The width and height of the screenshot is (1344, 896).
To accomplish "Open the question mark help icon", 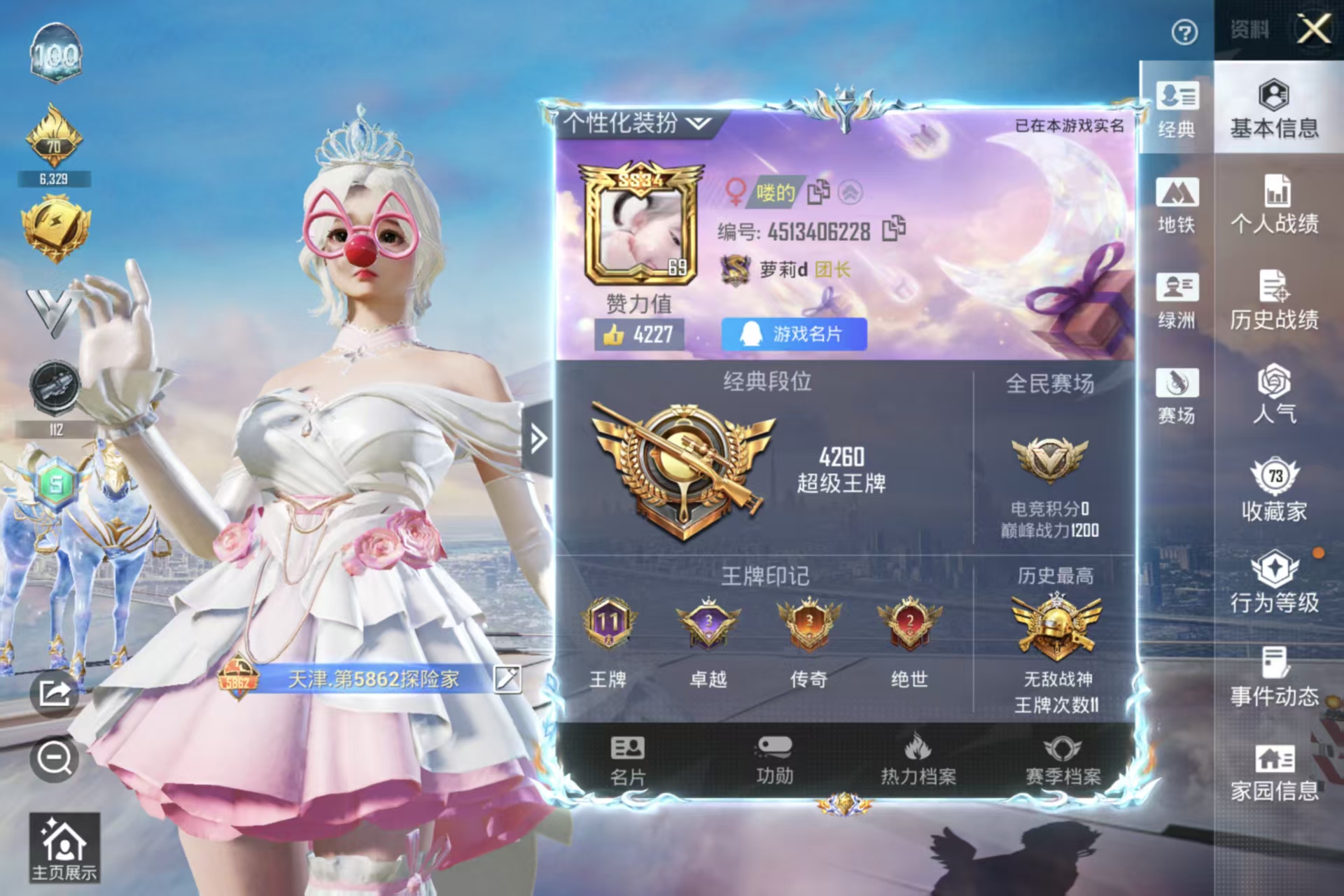I will click(x=1184, y=32).
